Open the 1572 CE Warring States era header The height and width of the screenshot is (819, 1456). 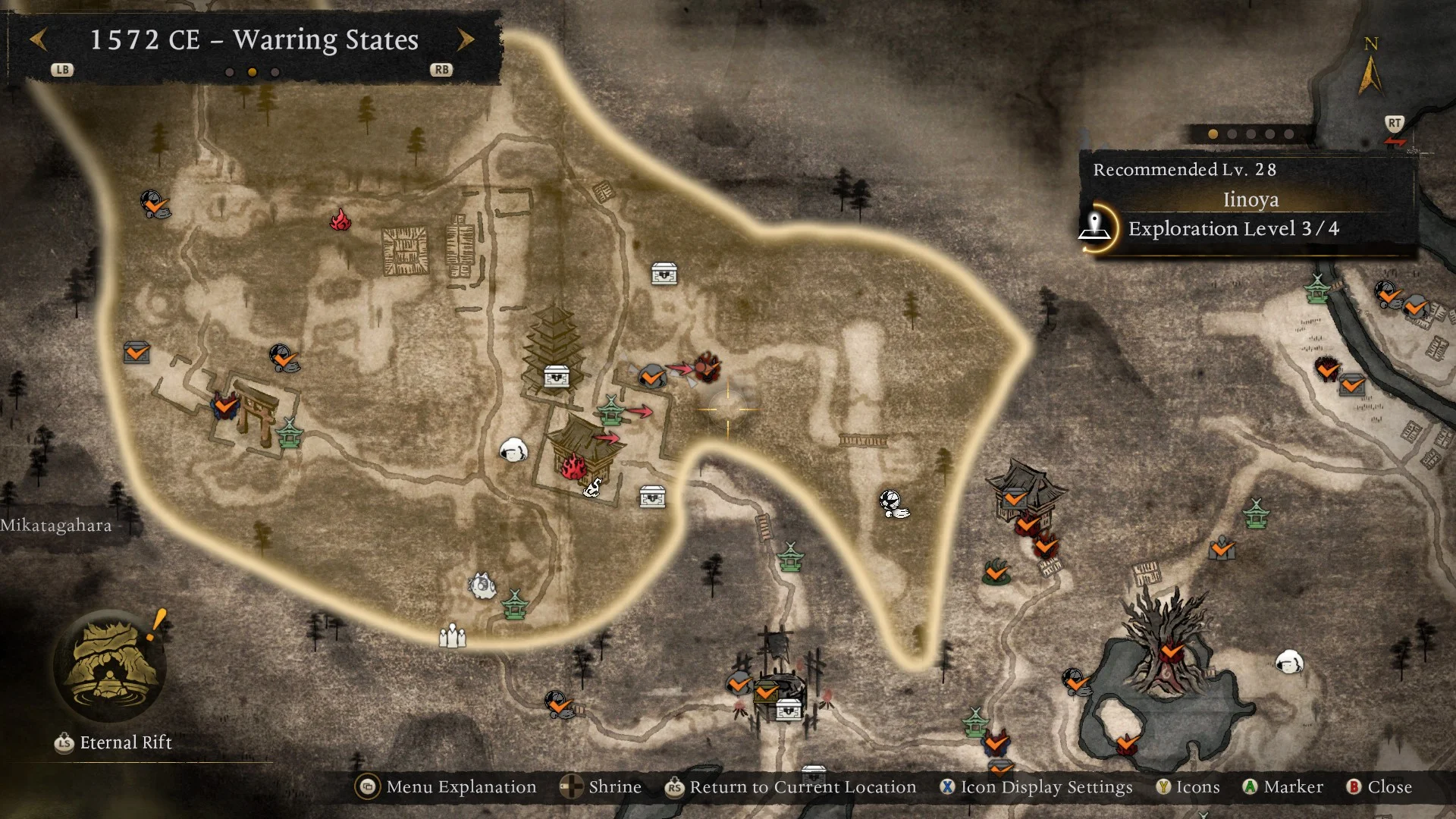[253, 39]
